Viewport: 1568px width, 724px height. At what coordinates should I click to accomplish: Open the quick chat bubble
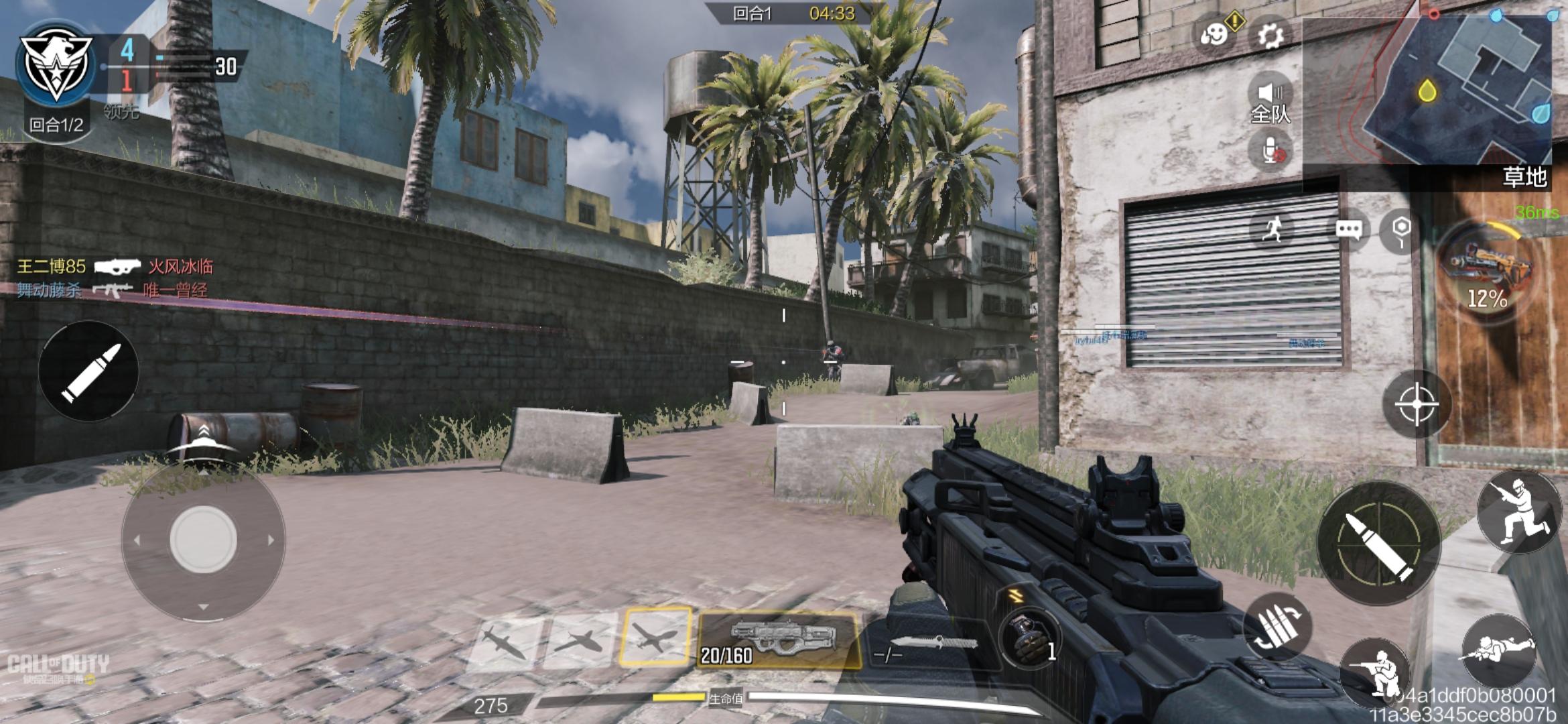click(x=1348, y=229)
